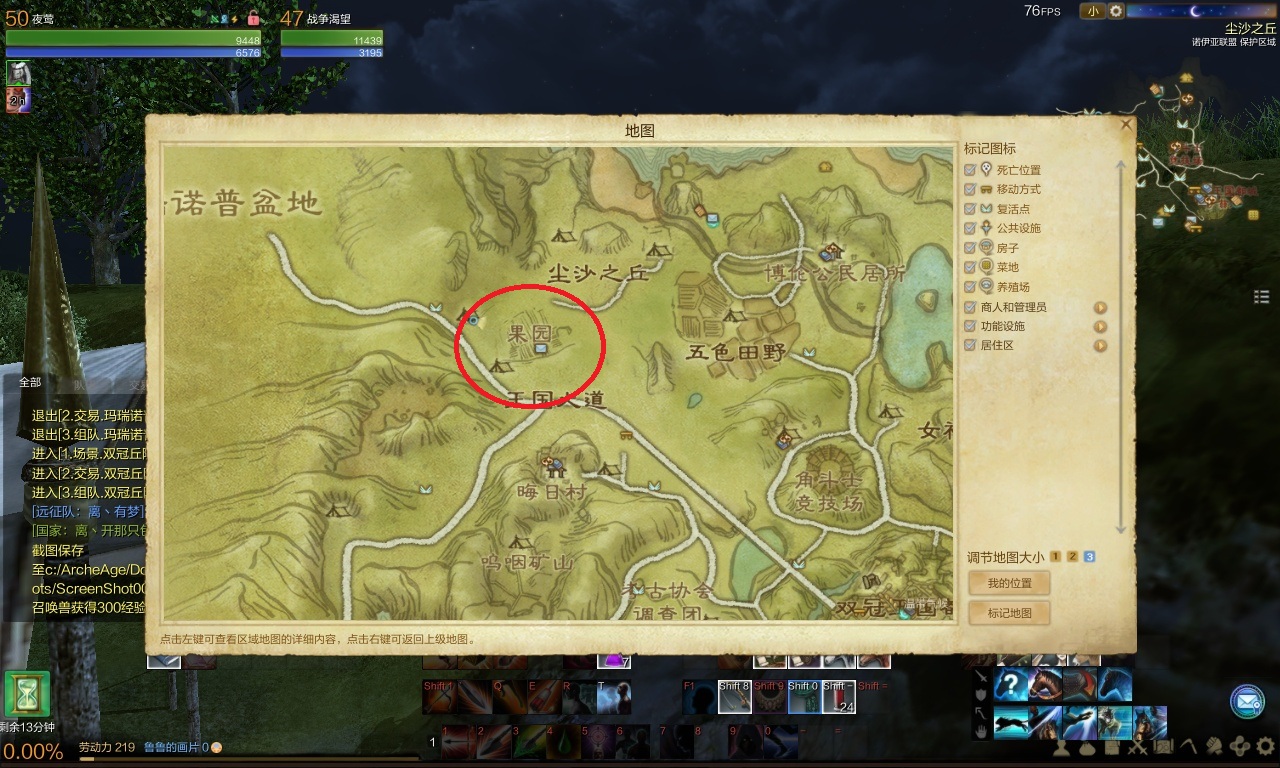Uncheck the 复活点 map marker filter
The height and width of the screenshot is (768, 1280).
click(x=970, y=209)
